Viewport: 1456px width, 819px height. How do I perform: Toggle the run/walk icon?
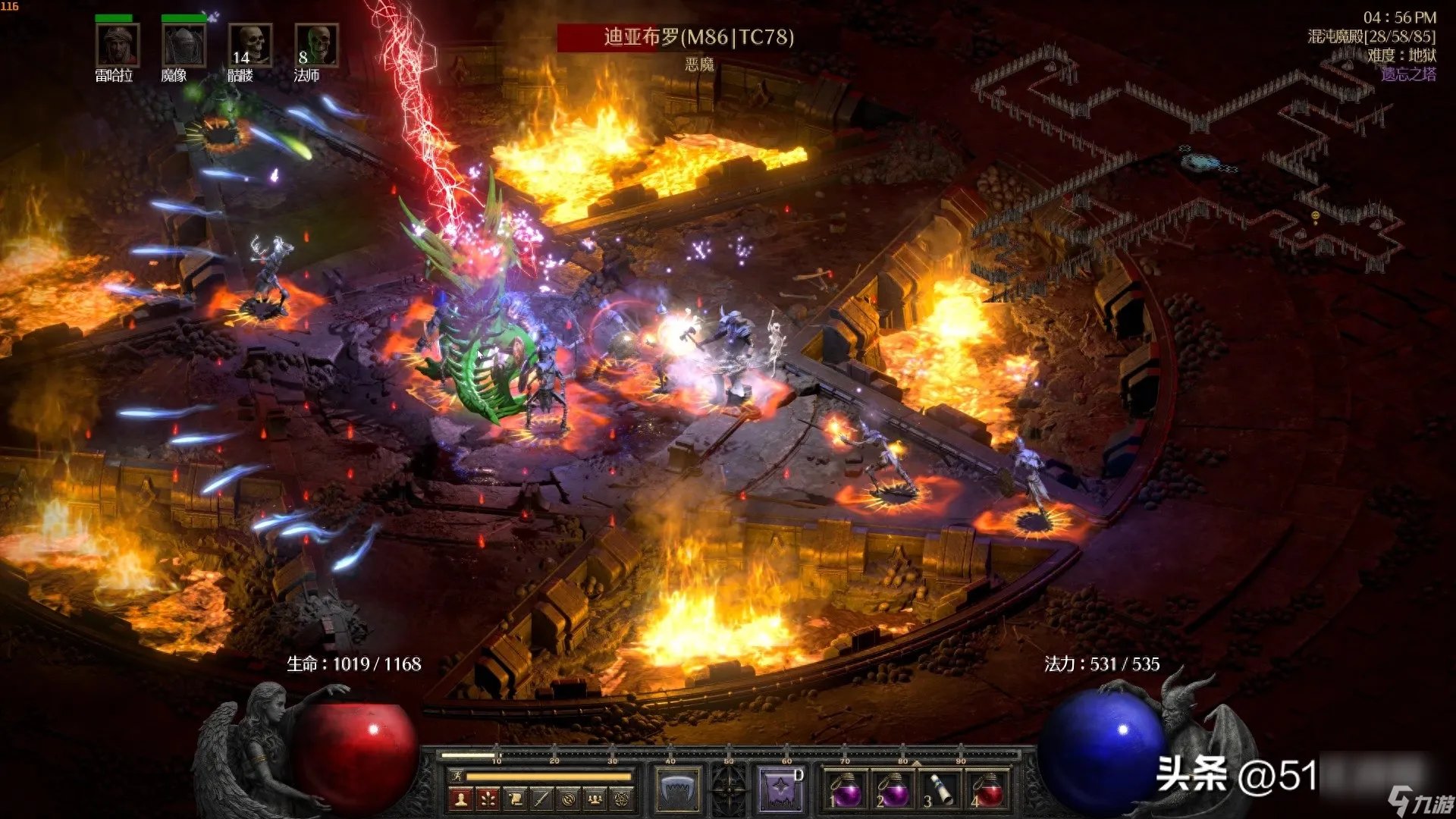(457, 776)
